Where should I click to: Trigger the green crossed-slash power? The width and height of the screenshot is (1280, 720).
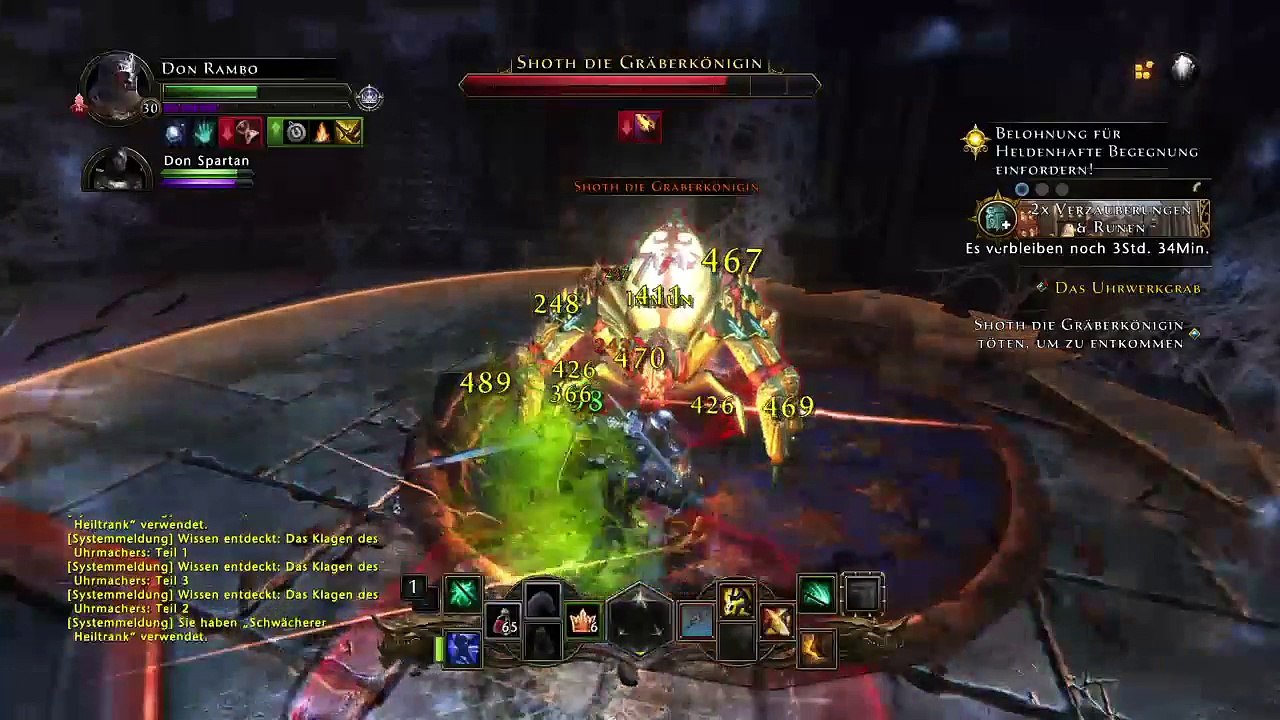coord(462,594)
